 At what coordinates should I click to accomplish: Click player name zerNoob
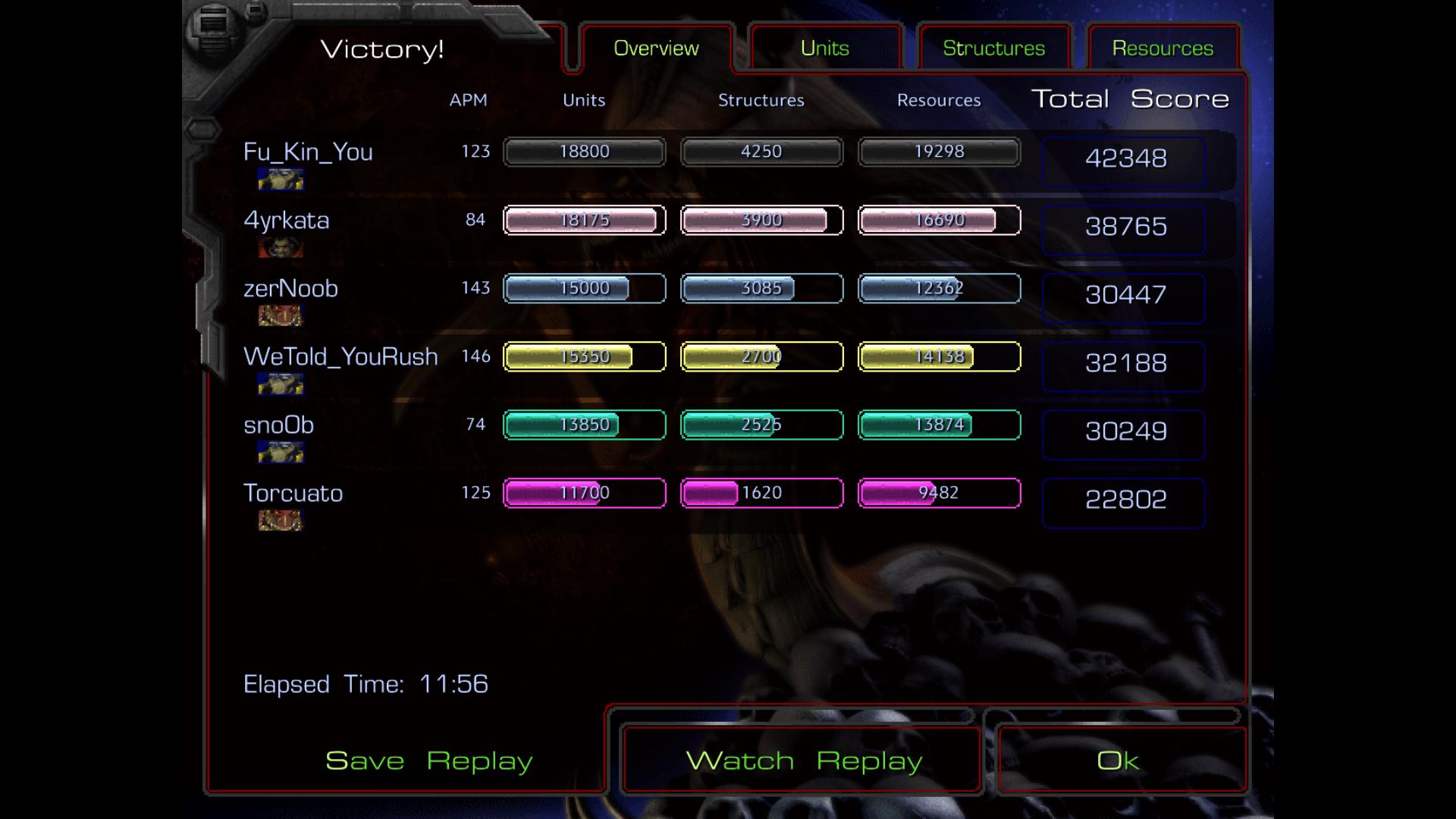[x=290, y=288]
